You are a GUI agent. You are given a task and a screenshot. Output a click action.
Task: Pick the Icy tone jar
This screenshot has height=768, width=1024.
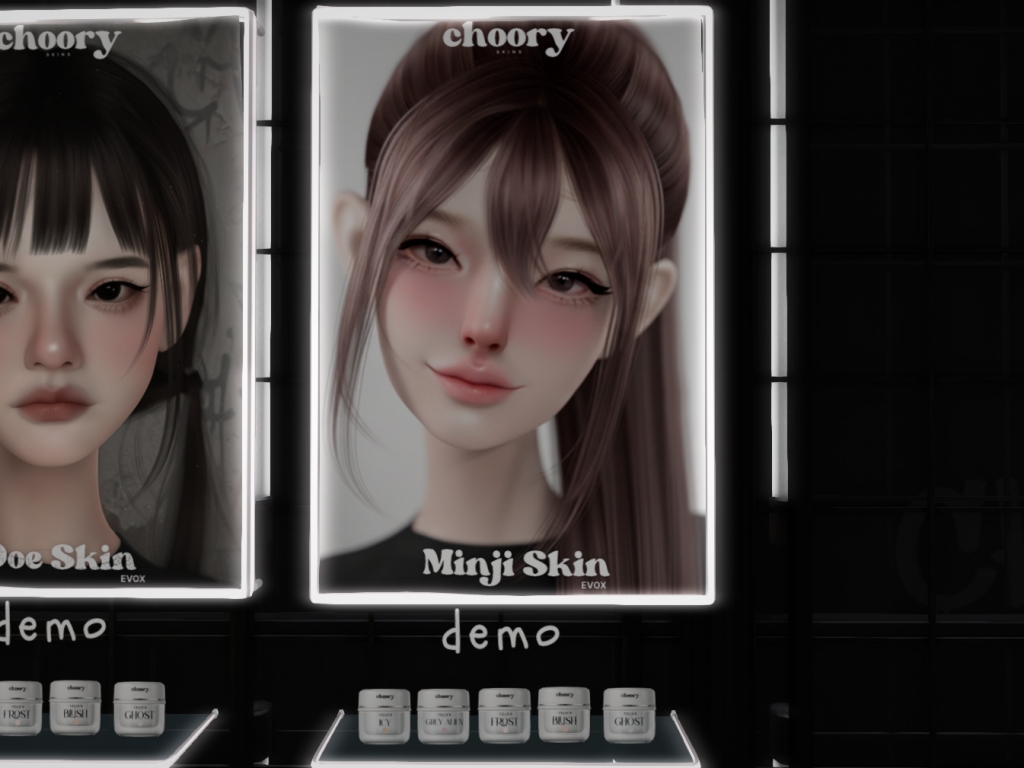384,715
